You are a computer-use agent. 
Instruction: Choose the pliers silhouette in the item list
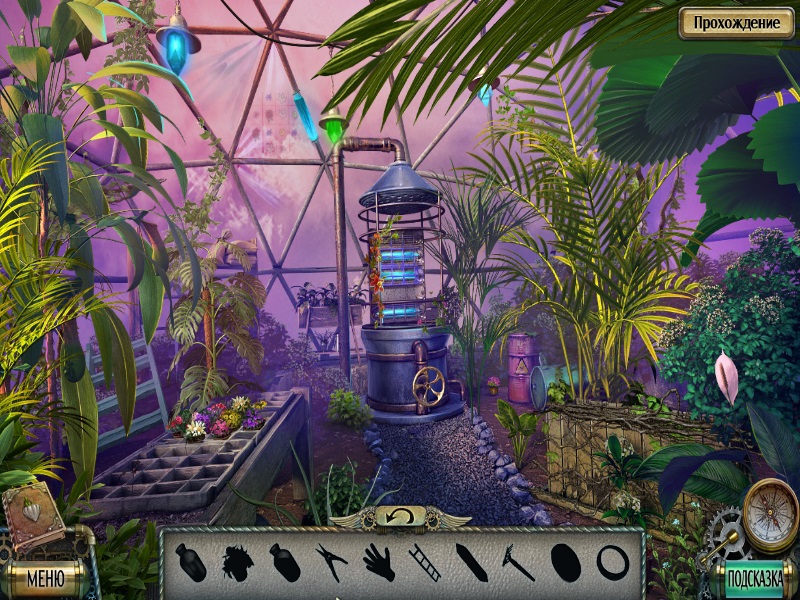tap(330, 561)
